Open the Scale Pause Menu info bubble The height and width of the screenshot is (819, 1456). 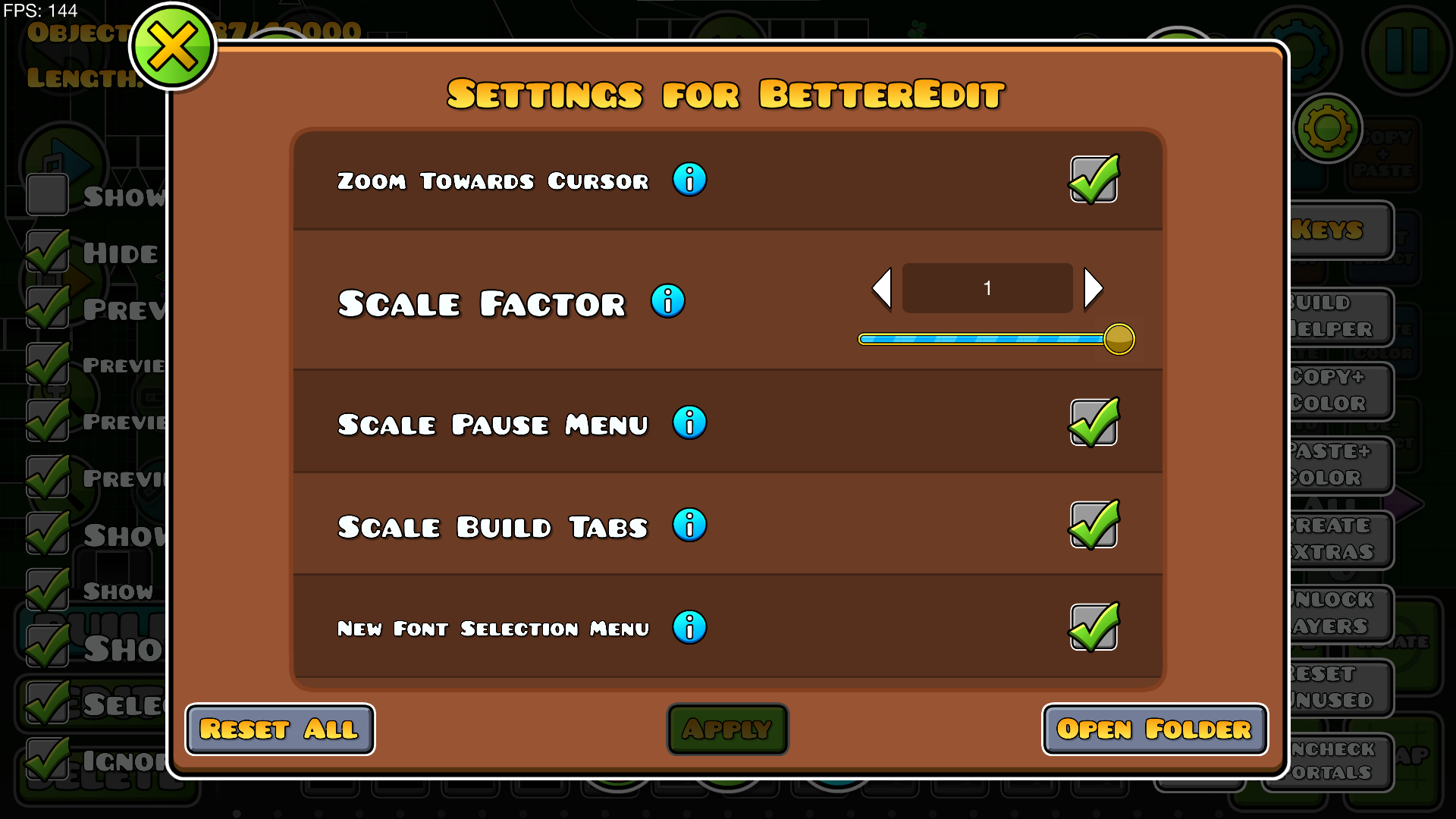689,423
